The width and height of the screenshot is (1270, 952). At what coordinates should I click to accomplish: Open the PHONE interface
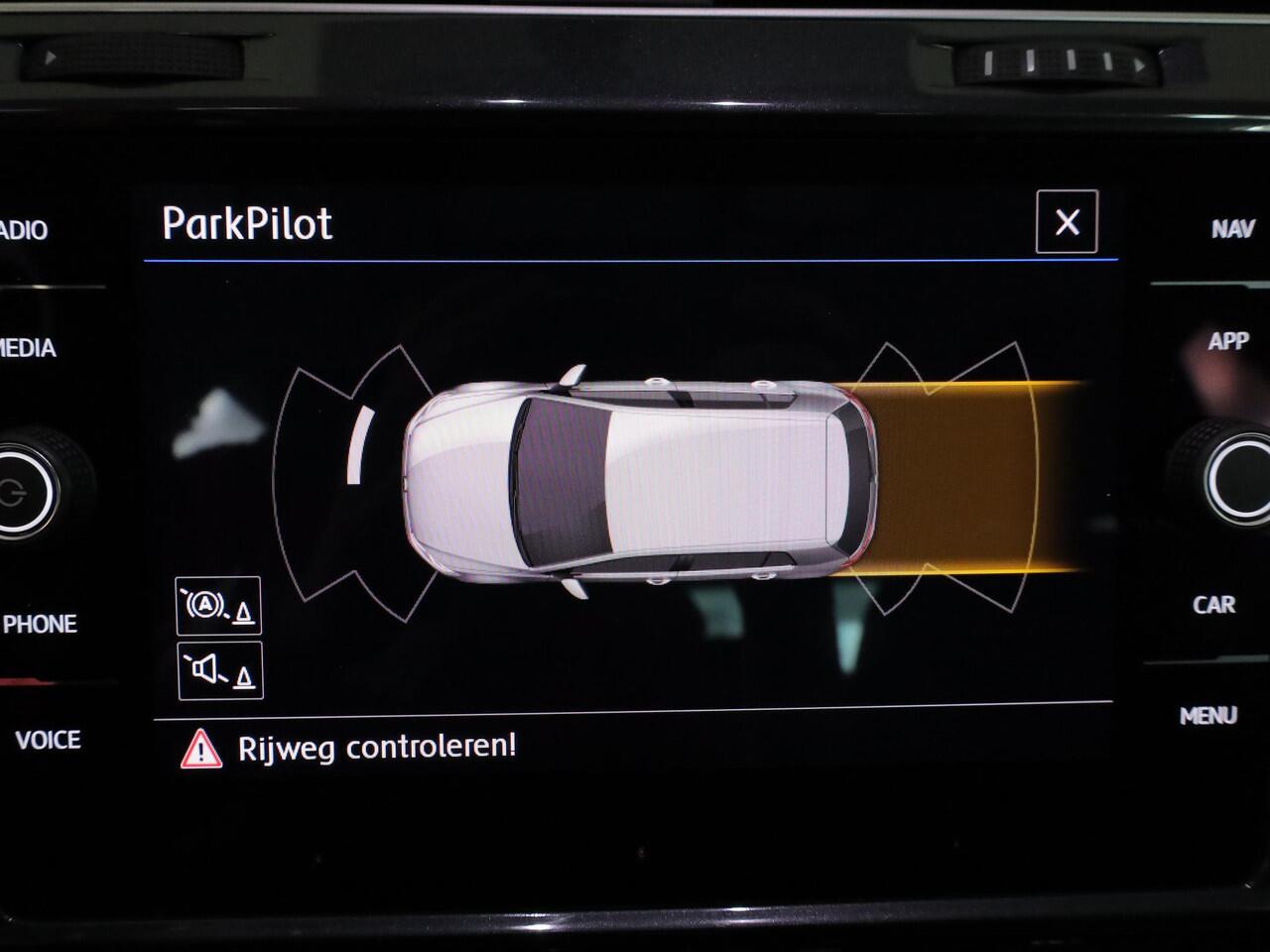point(41,625)
